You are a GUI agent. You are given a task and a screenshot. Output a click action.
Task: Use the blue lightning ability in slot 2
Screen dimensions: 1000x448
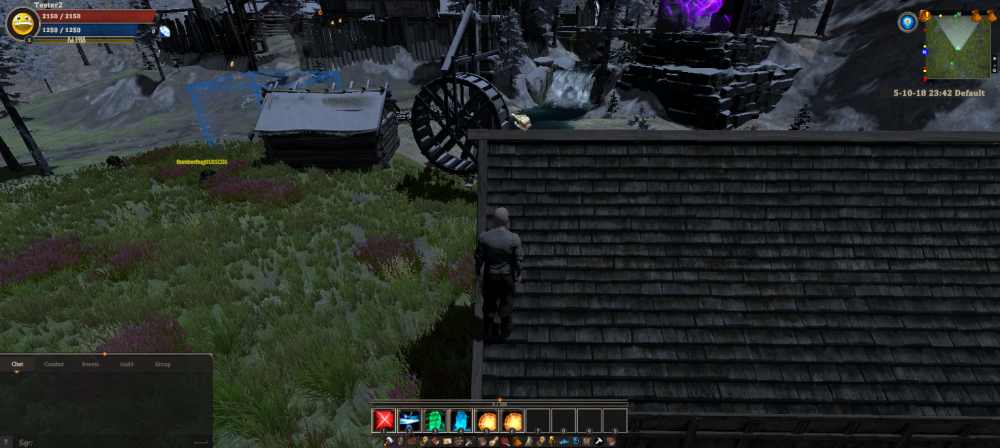click(x=410, y=420)
